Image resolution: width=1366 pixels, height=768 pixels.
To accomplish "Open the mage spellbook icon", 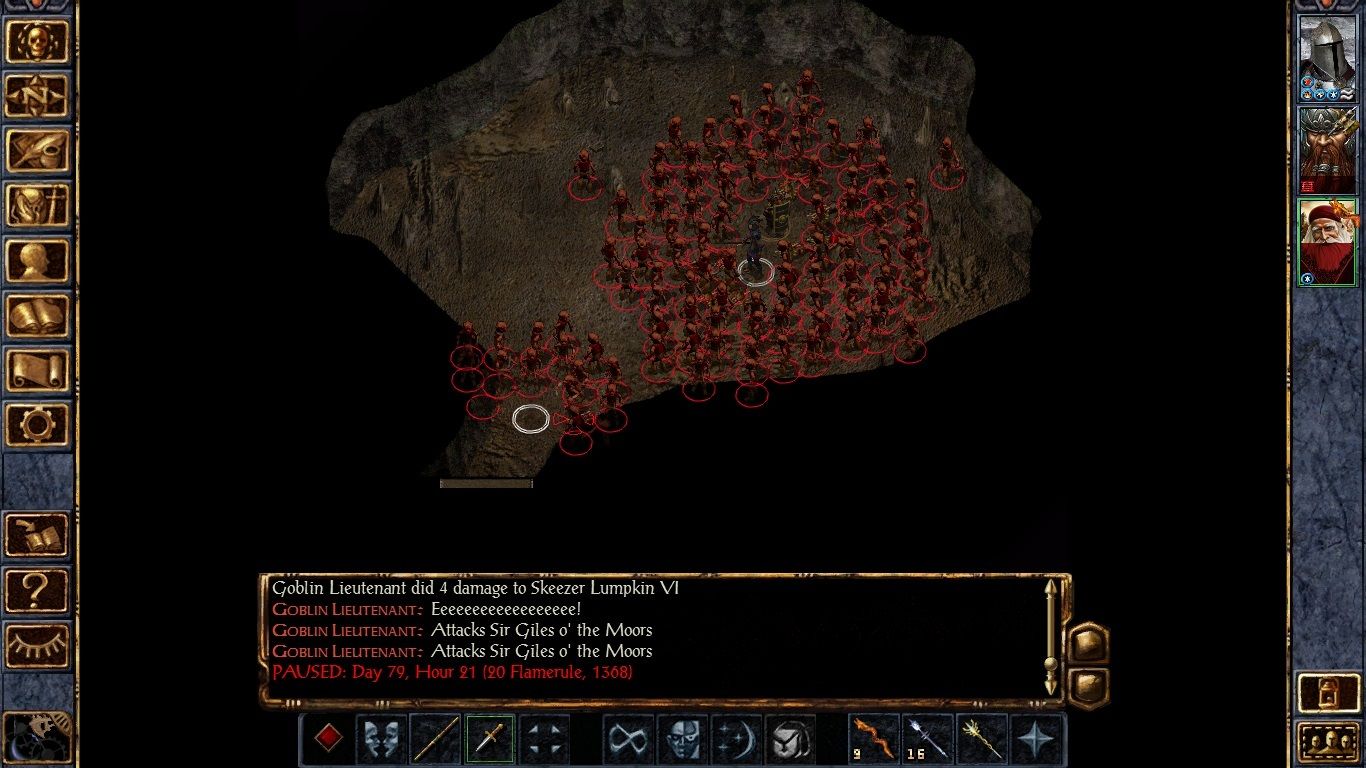I will click(37, 316).
